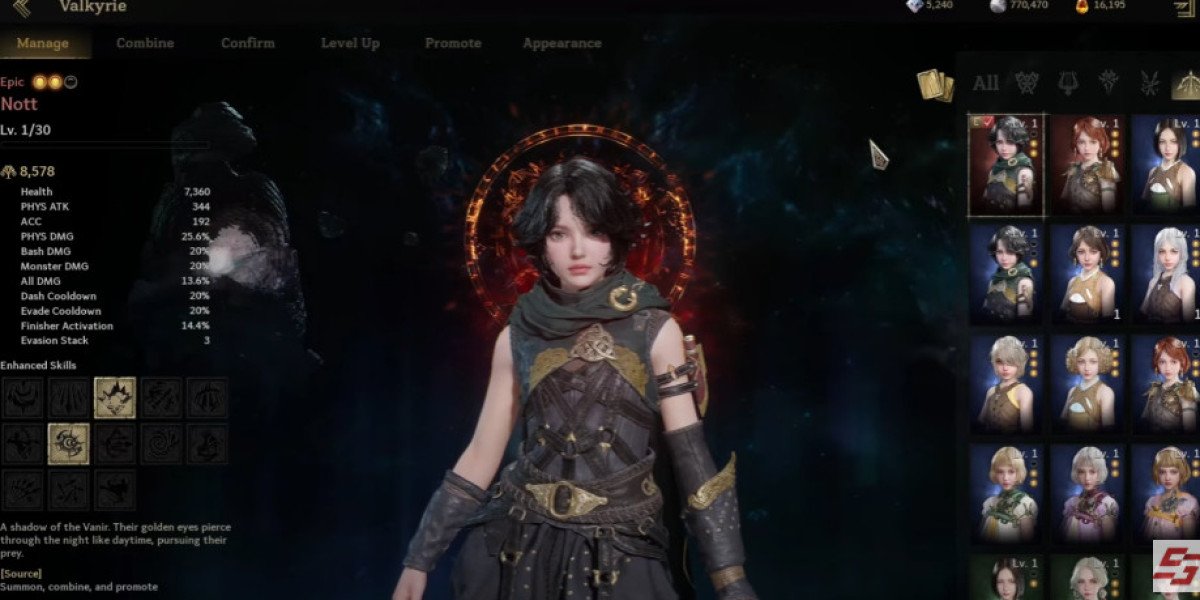Go to the Level Up tab
The width and height of the screenshot is (1200, 600).
tap(350, 43)
